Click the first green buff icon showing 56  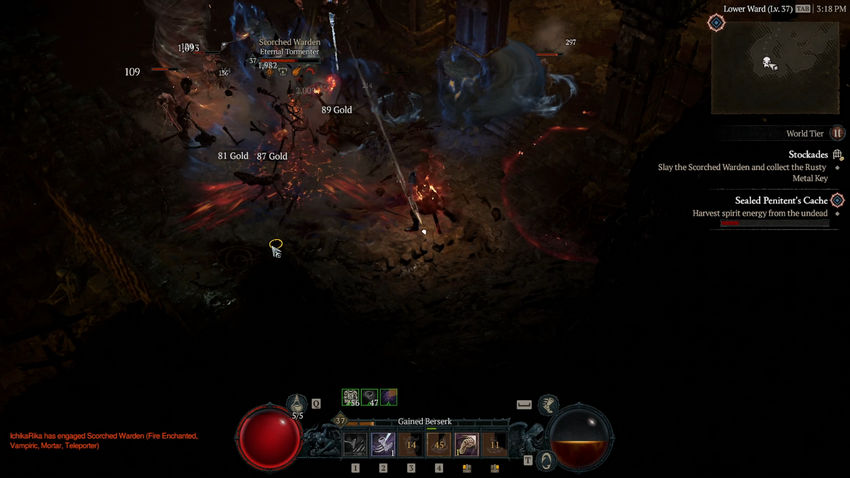click(351, 397)
